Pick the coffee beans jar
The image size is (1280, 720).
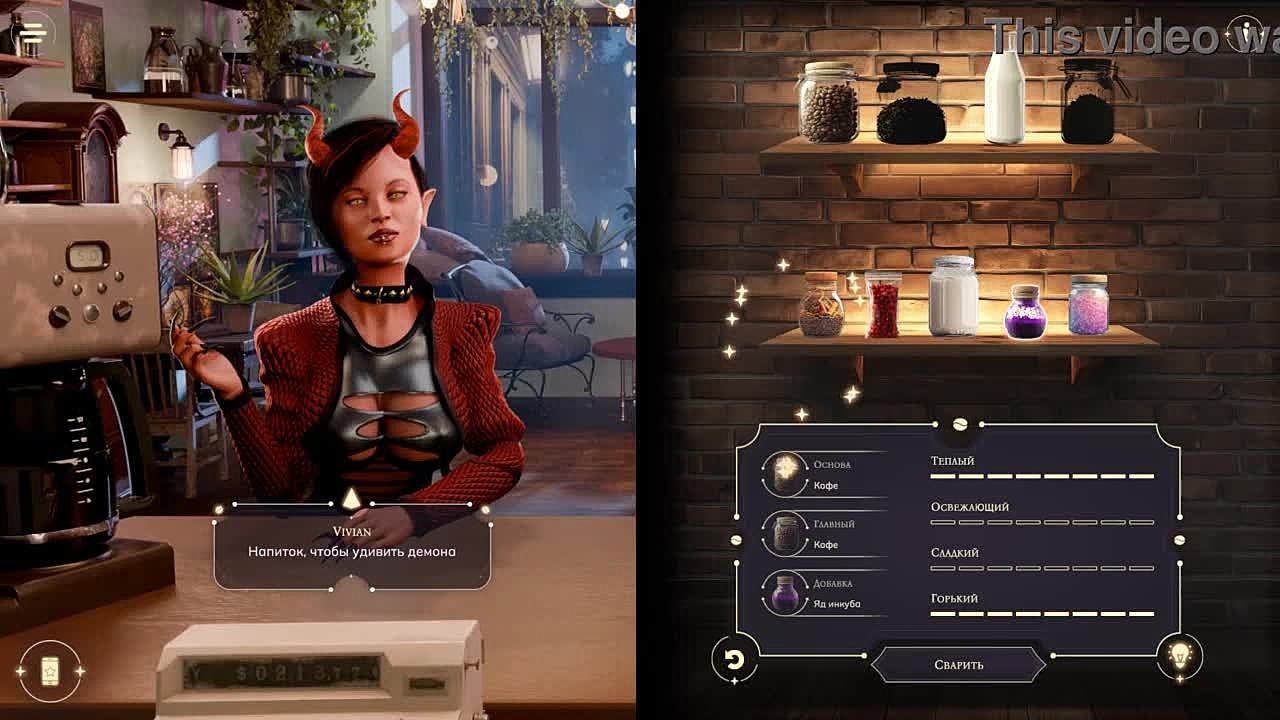point(829,102)
